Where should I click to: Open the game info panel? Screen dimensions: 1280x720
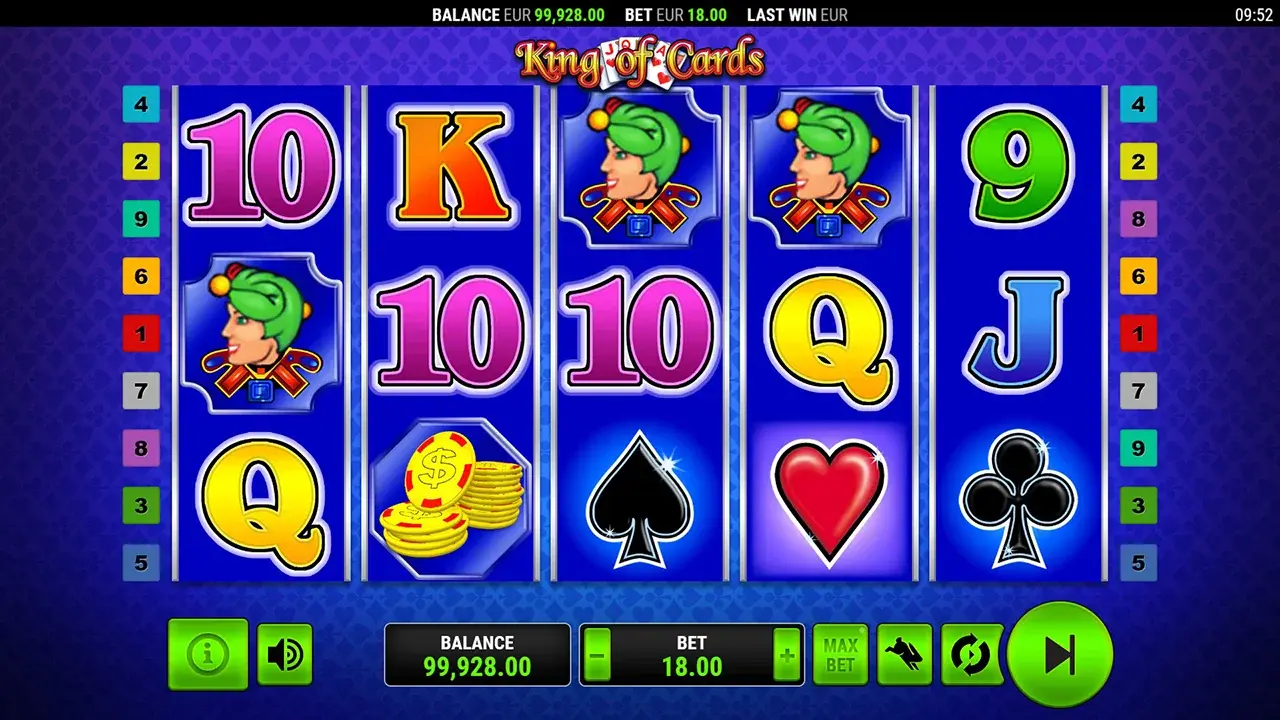[207, 654]
